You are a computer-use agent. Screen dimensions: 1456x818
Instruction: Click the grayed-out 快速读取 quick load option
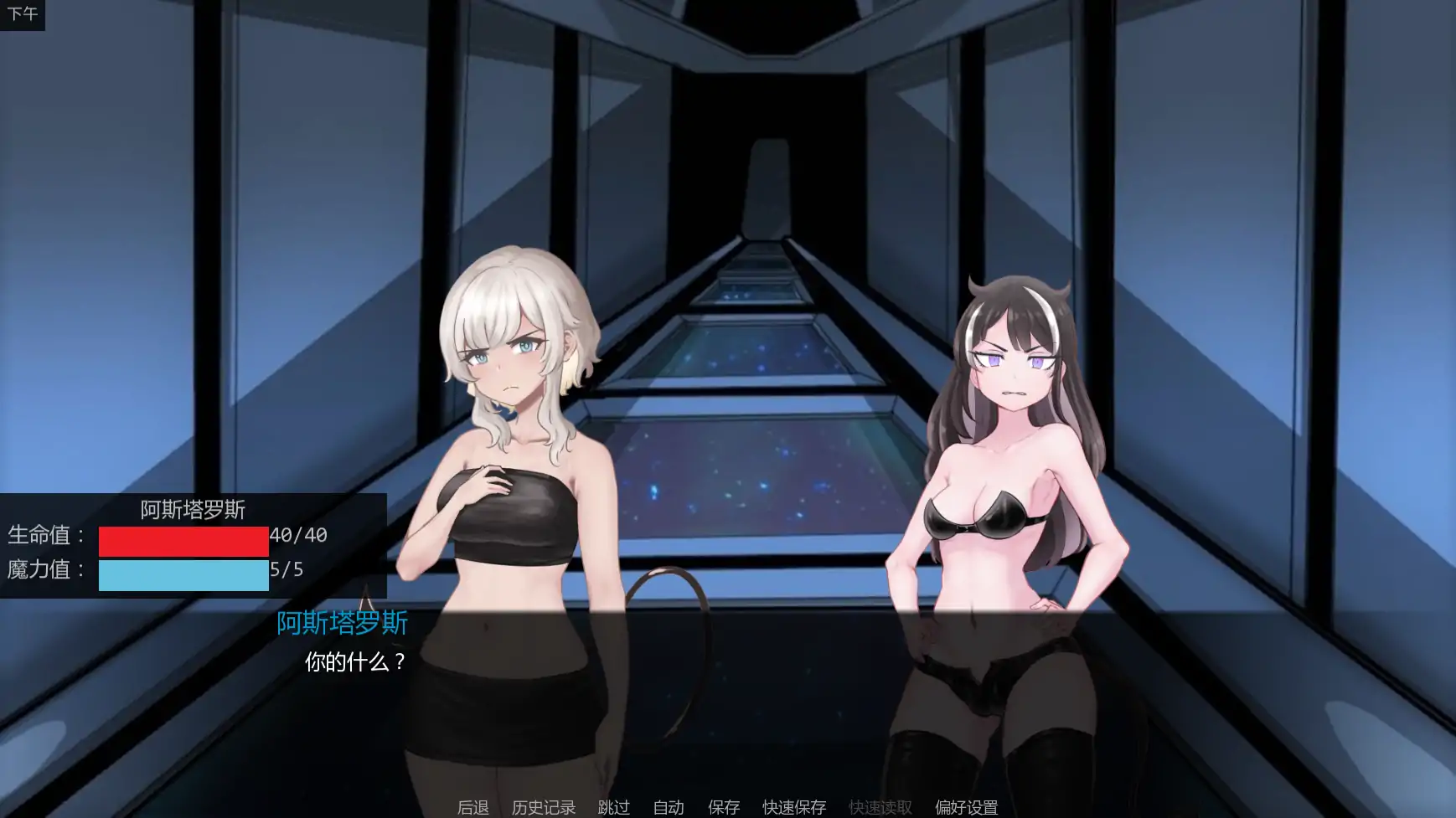coord(879,807)
